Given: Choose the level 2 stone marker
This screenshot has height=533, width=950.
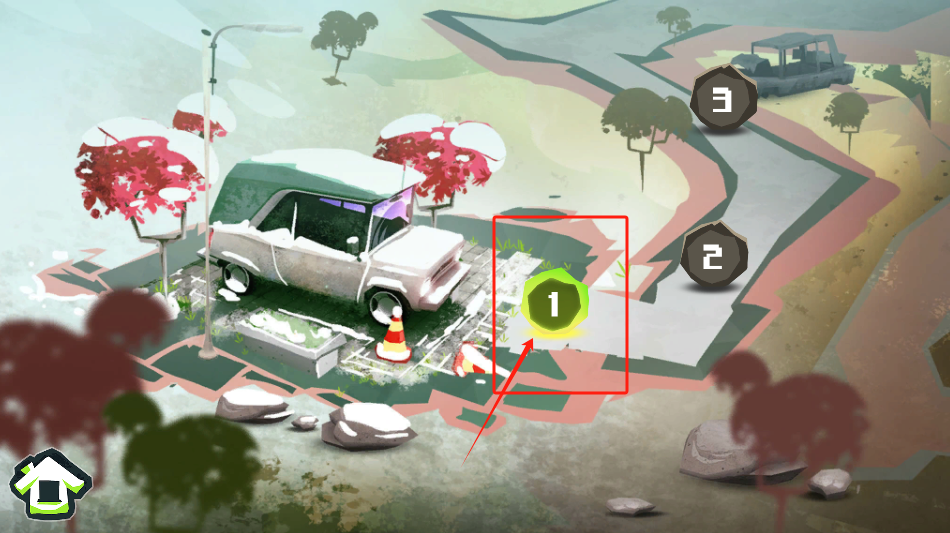Looking at the screenshot, I should 713,258.
